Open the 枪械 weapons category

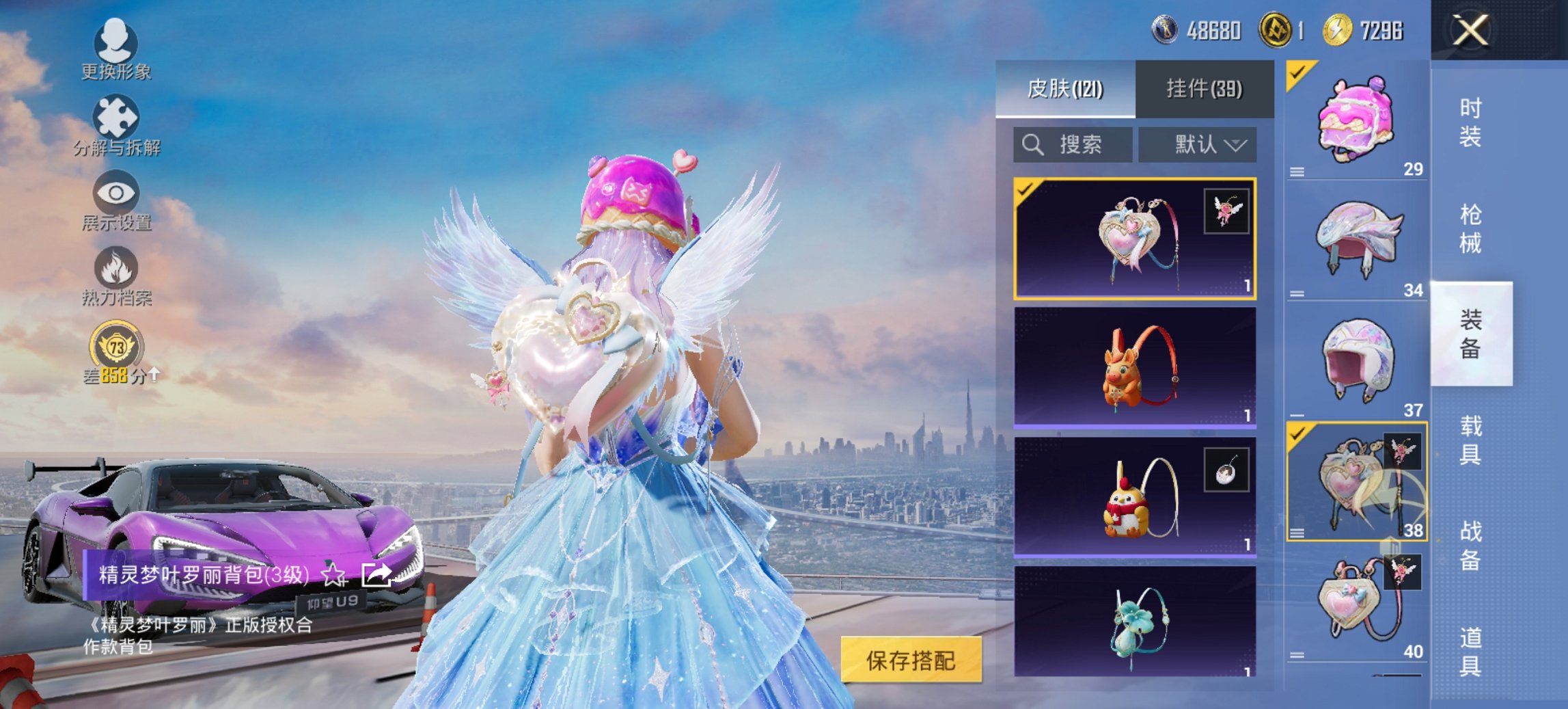pos(1470,229)
